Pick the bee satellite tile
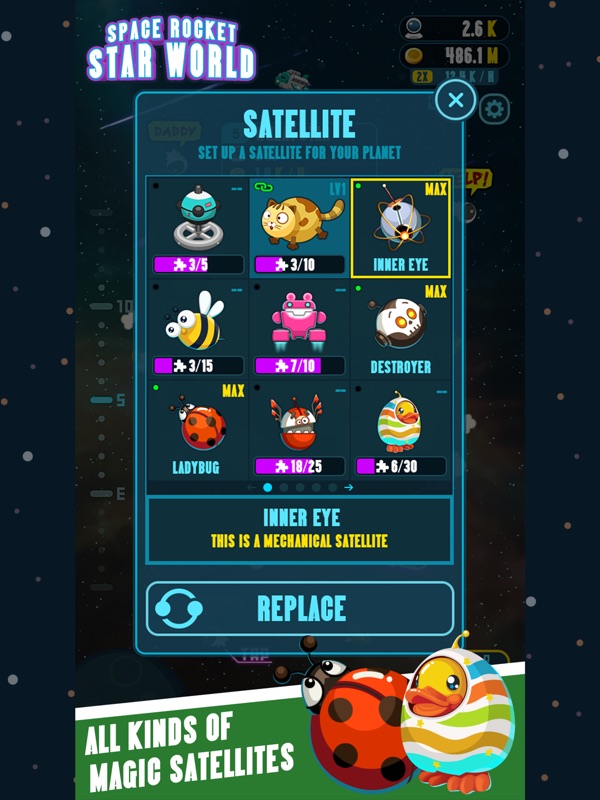The width and height of the screenshot is (600, 800). coord(198,329)
